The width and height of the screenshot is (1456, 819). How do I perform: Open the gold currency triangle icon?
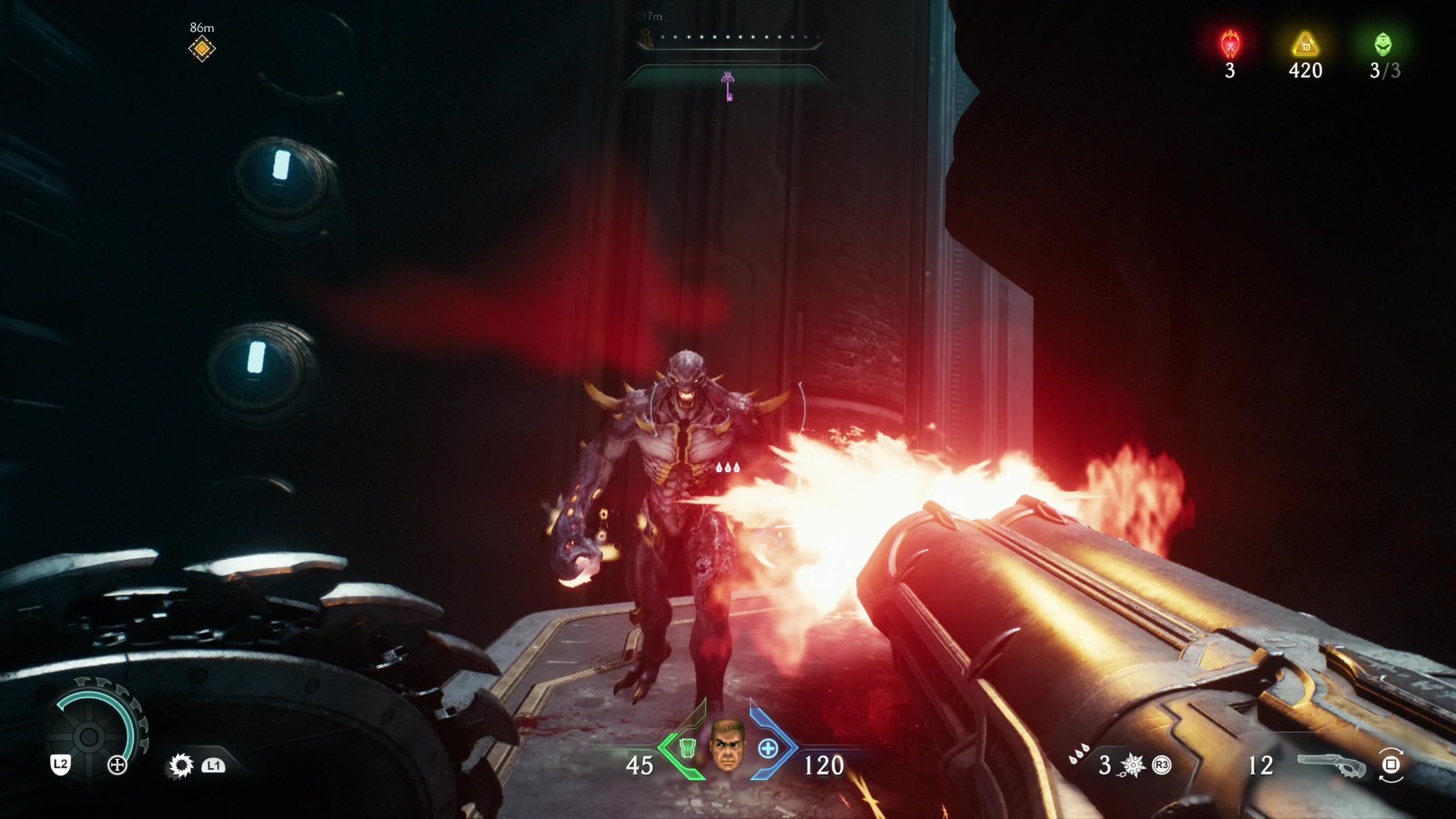tap(1305, 44)
